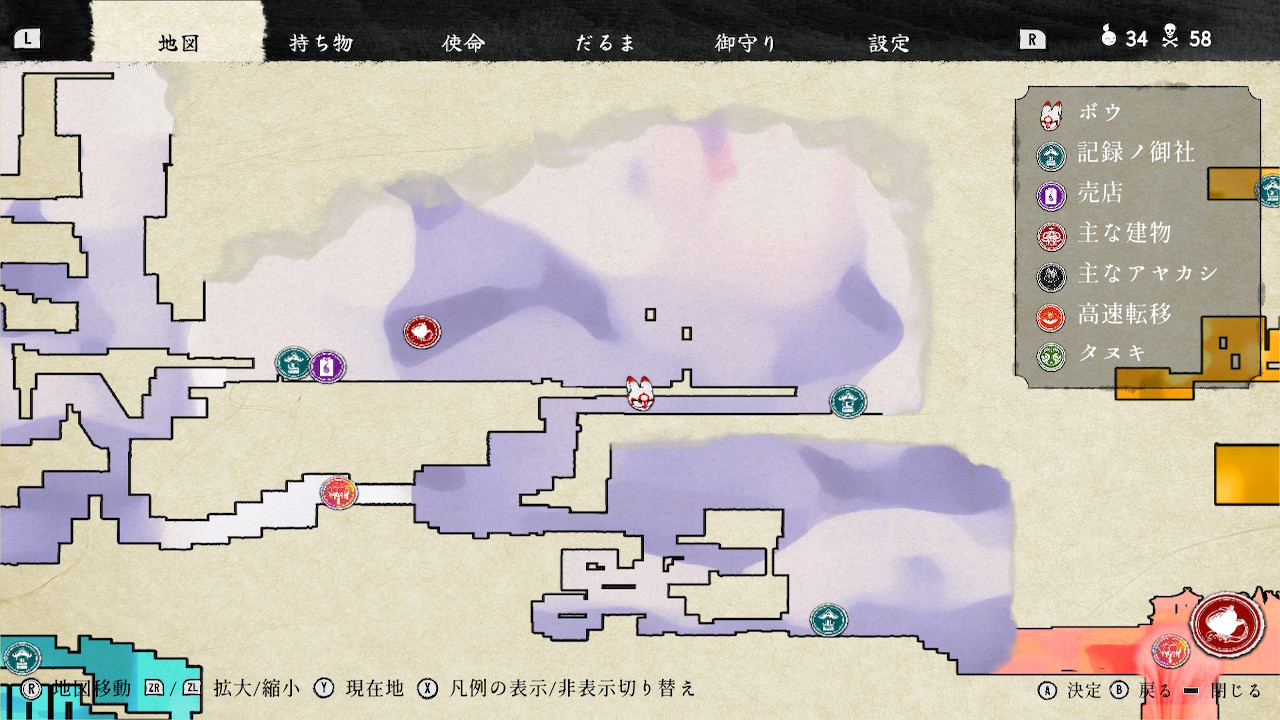The width and height of the screenshot is (1280, 720).
Task: Choose the red fast-travel marker on the white corridor
Action: (x=339, y=493)
